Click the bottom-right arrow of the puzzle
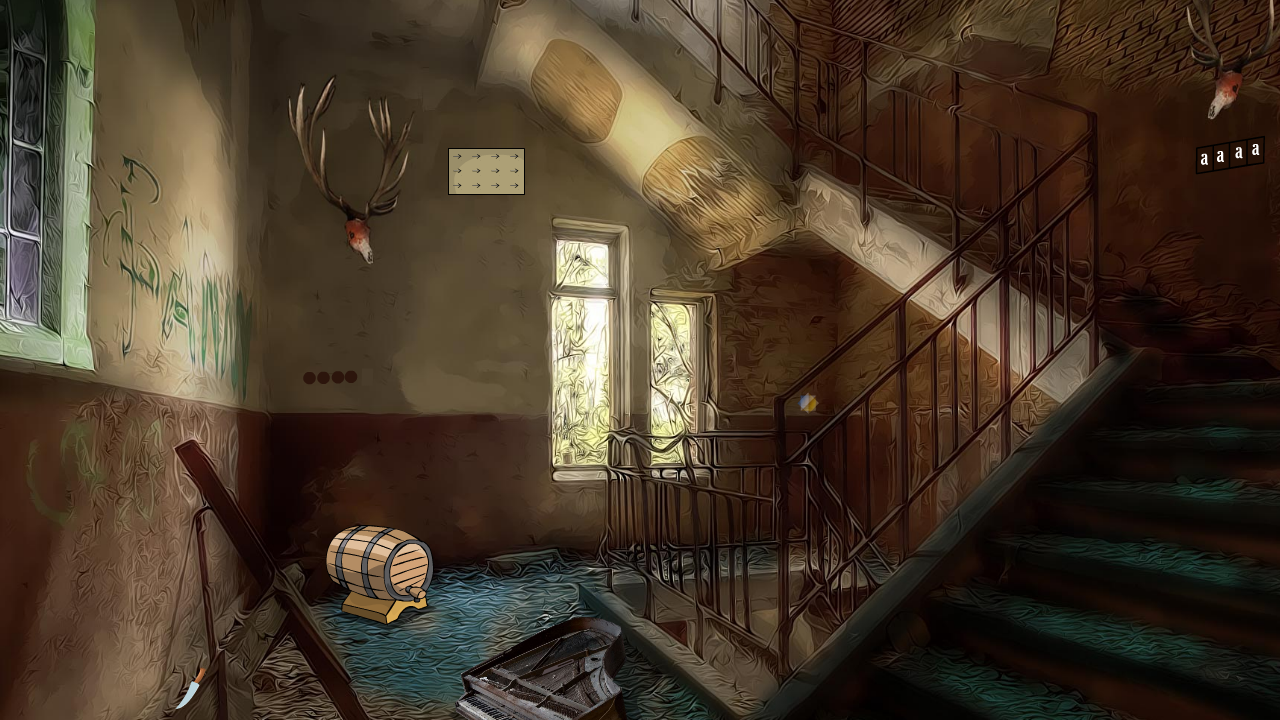Screen dimensions: 1280x720 pos(515,185)
